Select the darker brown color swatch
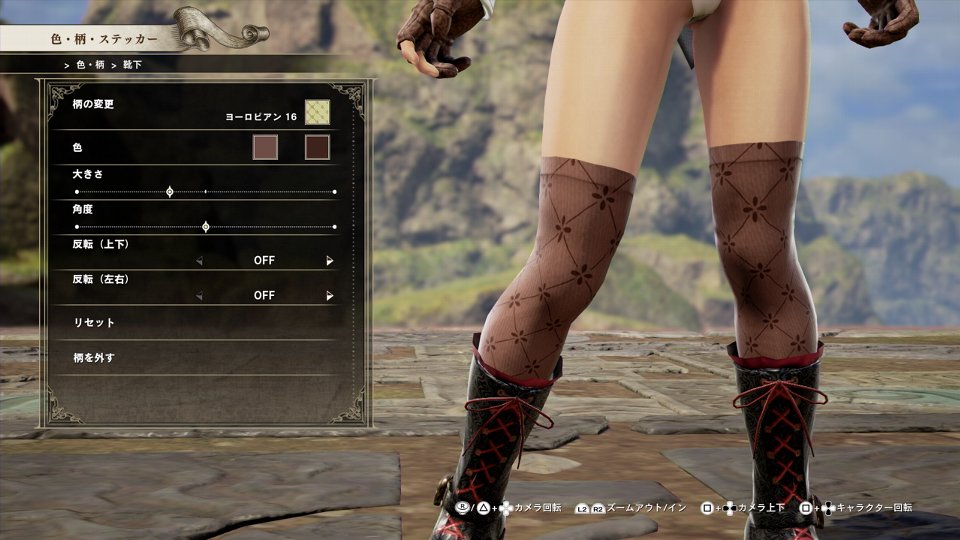Image resolution: width=960 pixels, height=540 pixels. pyautogui.click(x=317, y=148)
